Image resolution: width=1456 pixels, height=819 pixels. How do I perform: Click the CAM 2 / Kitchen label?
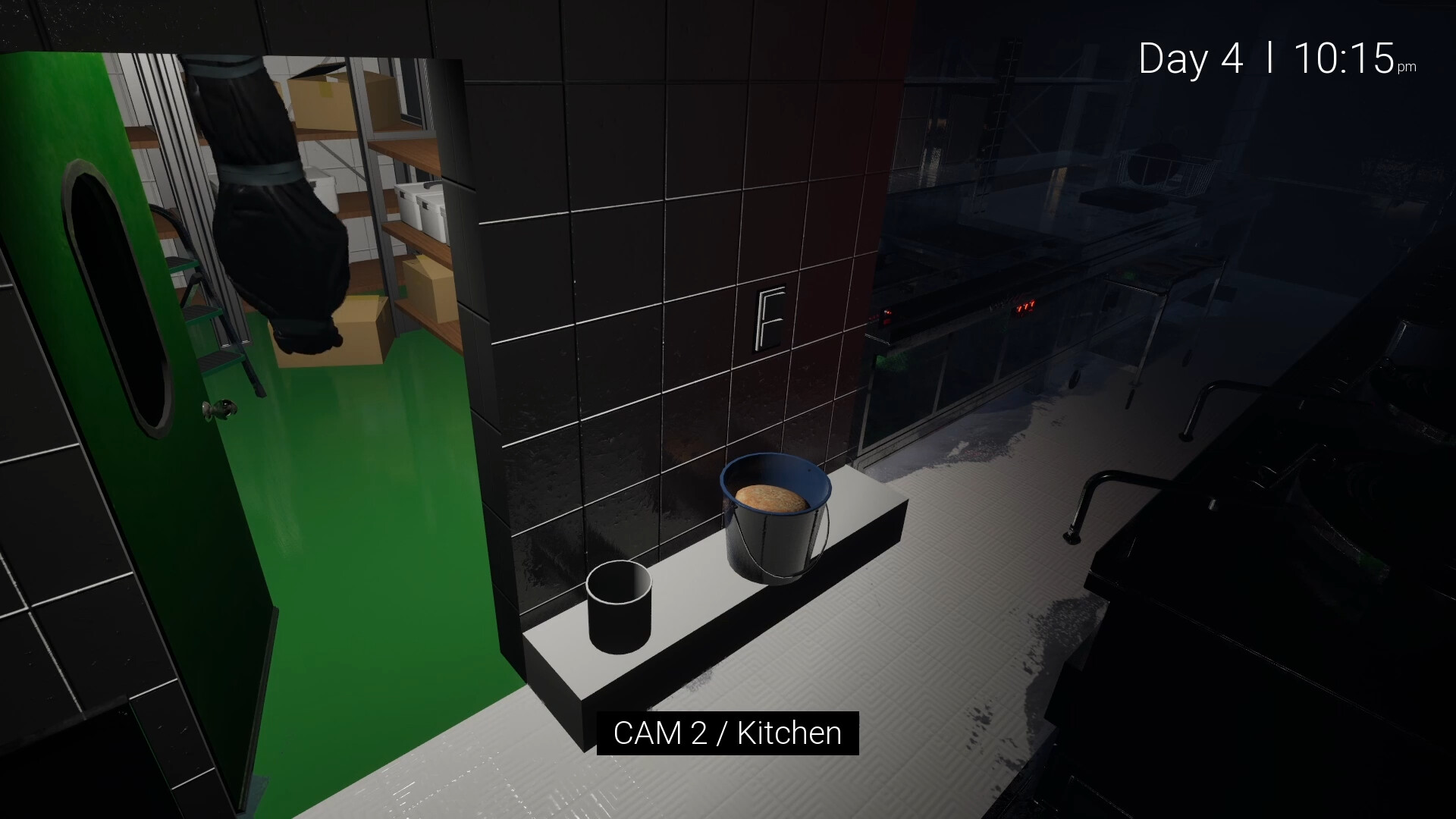(x=726, y=733)
